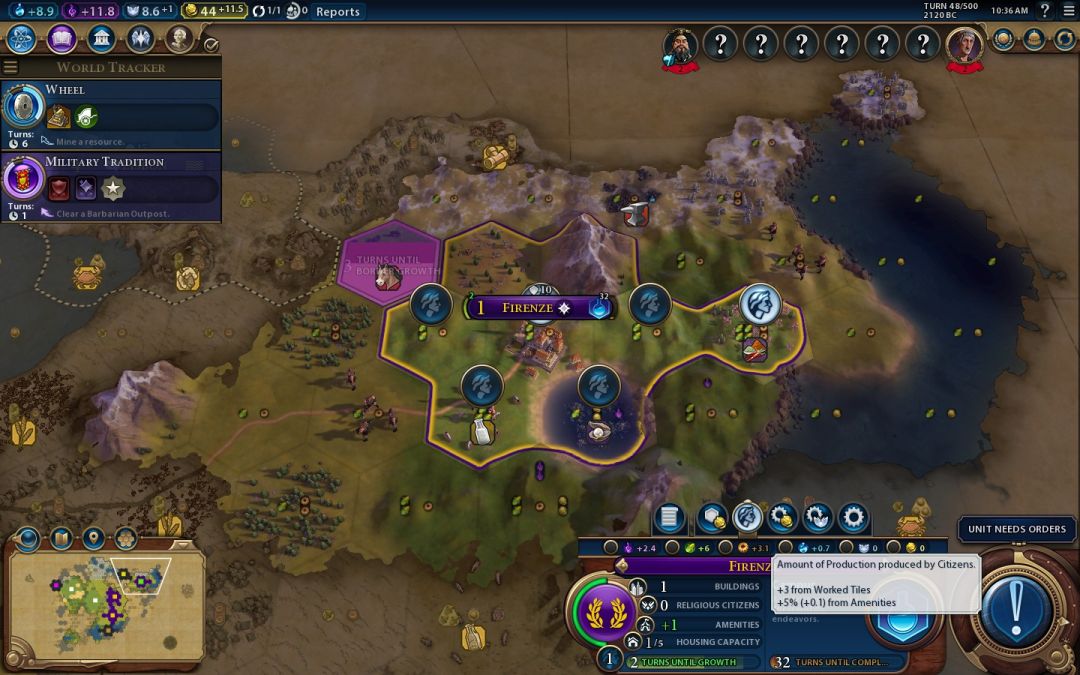Open the map lenses button above minimap
Screen dimensions: 1080x675
61,539
